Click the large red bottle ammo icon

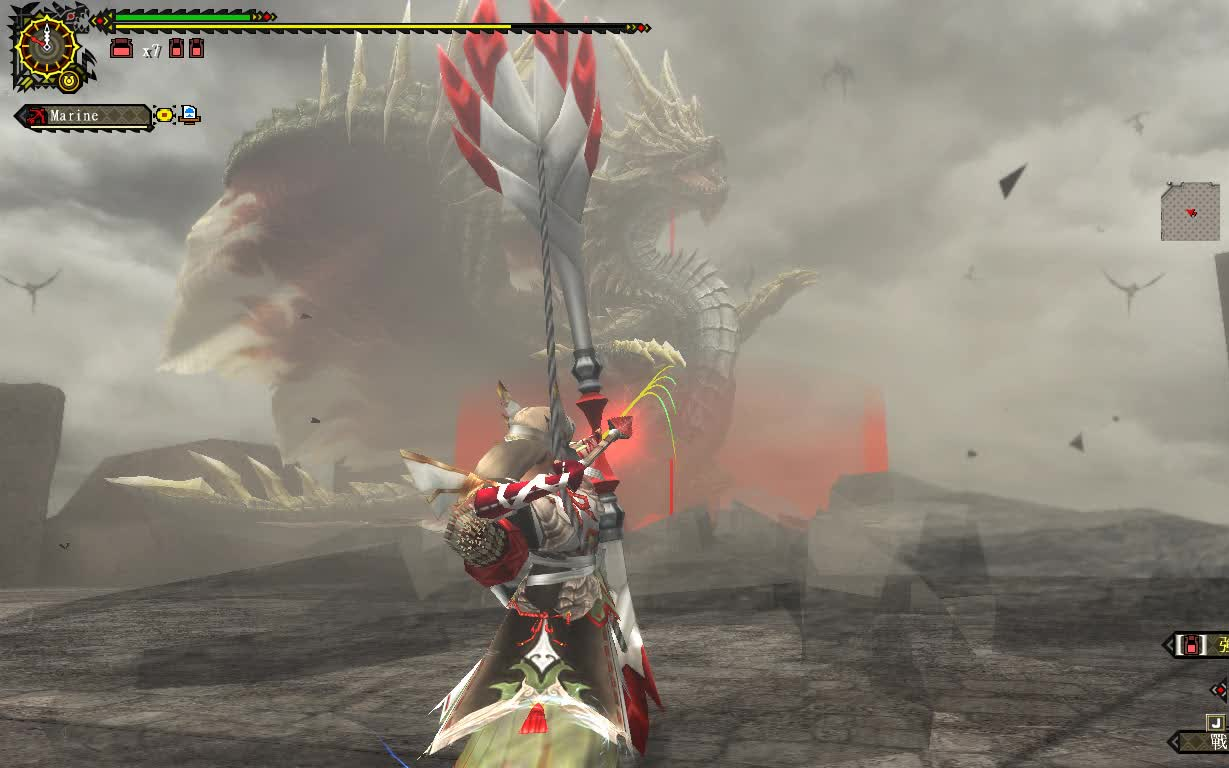pos(121,48)
